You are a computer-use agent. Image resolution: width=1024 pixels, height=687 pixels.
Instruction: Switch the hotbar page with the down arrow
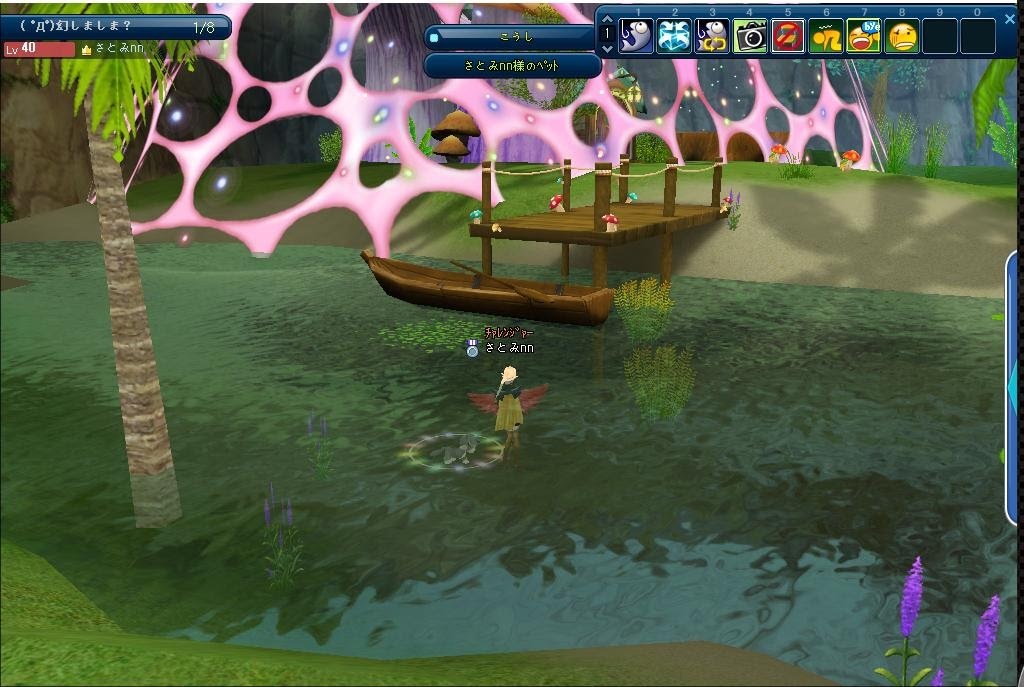pos(607,48)
